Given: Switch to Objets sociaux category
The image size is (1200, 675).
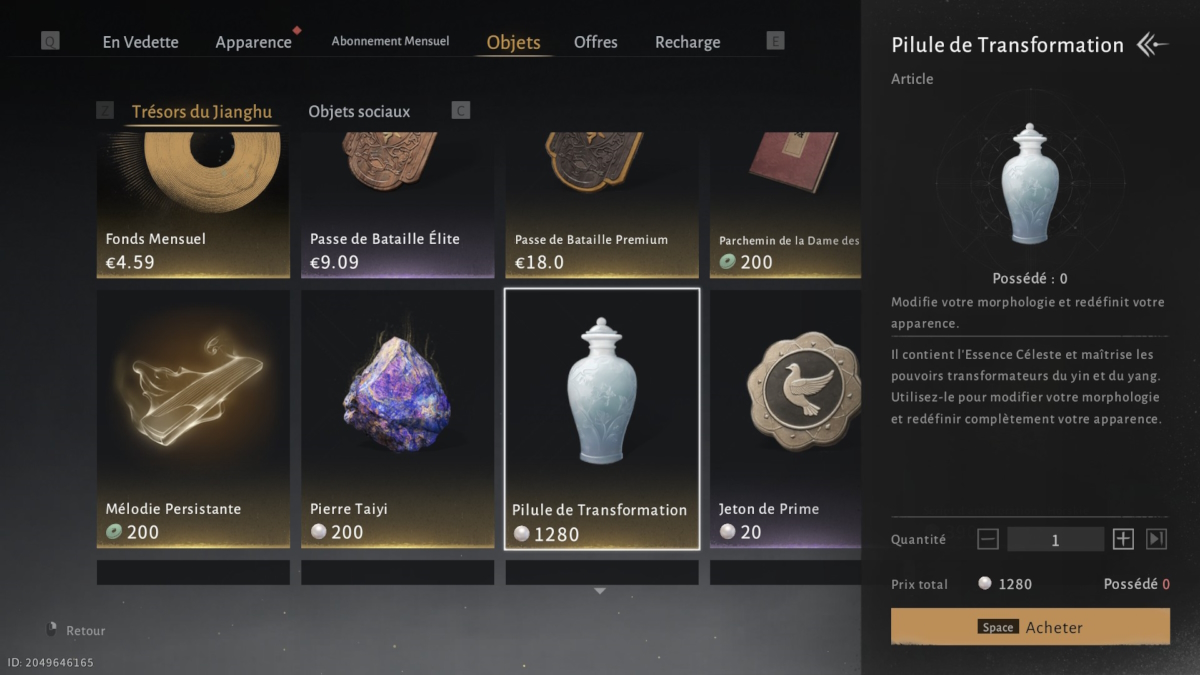Looking at the screenshot, I should (x=359, y=112).
